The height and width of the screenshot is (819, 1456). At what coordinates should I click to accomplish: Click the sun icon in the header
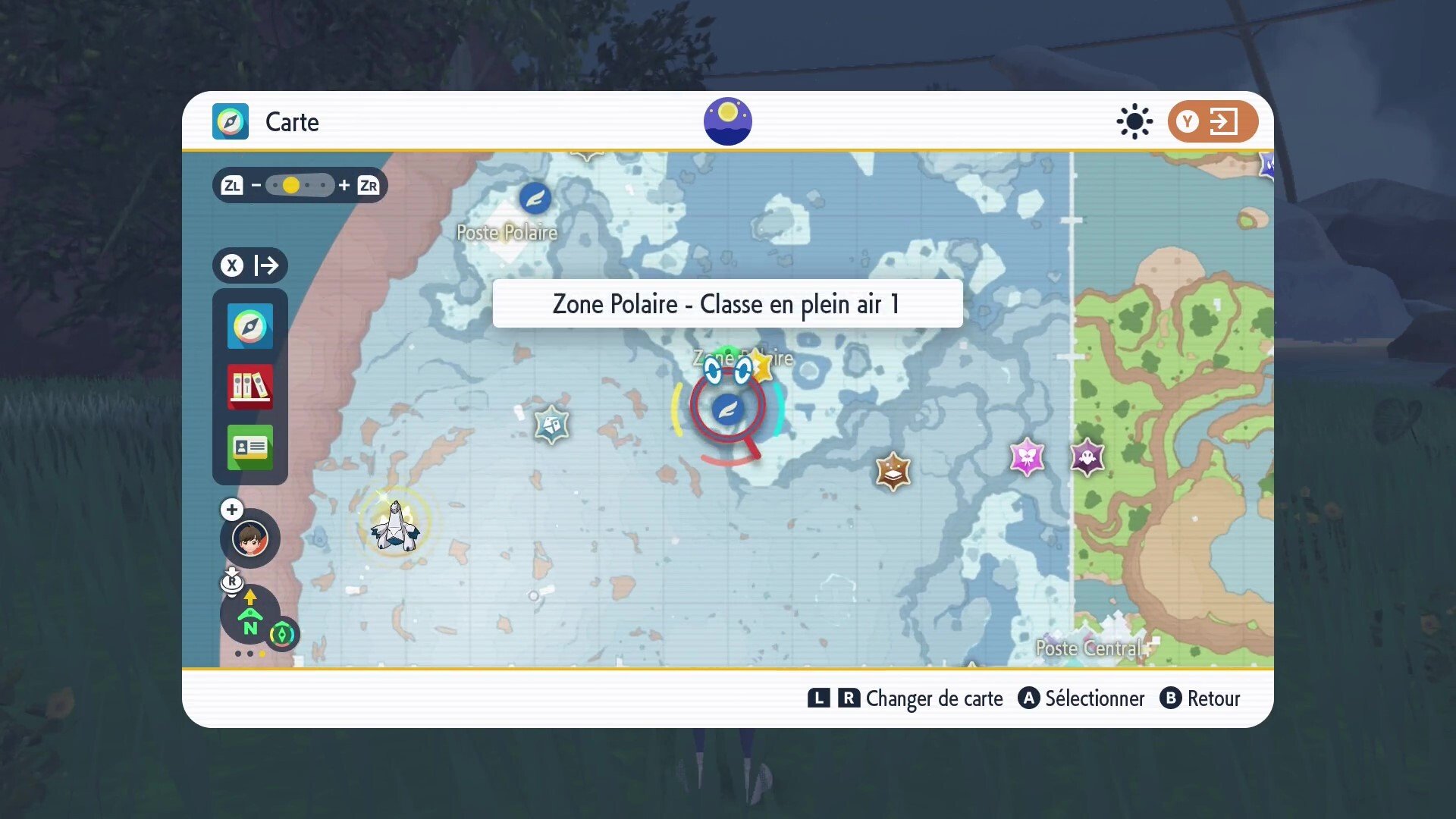pyautogui.click(x=1134, y=121)
